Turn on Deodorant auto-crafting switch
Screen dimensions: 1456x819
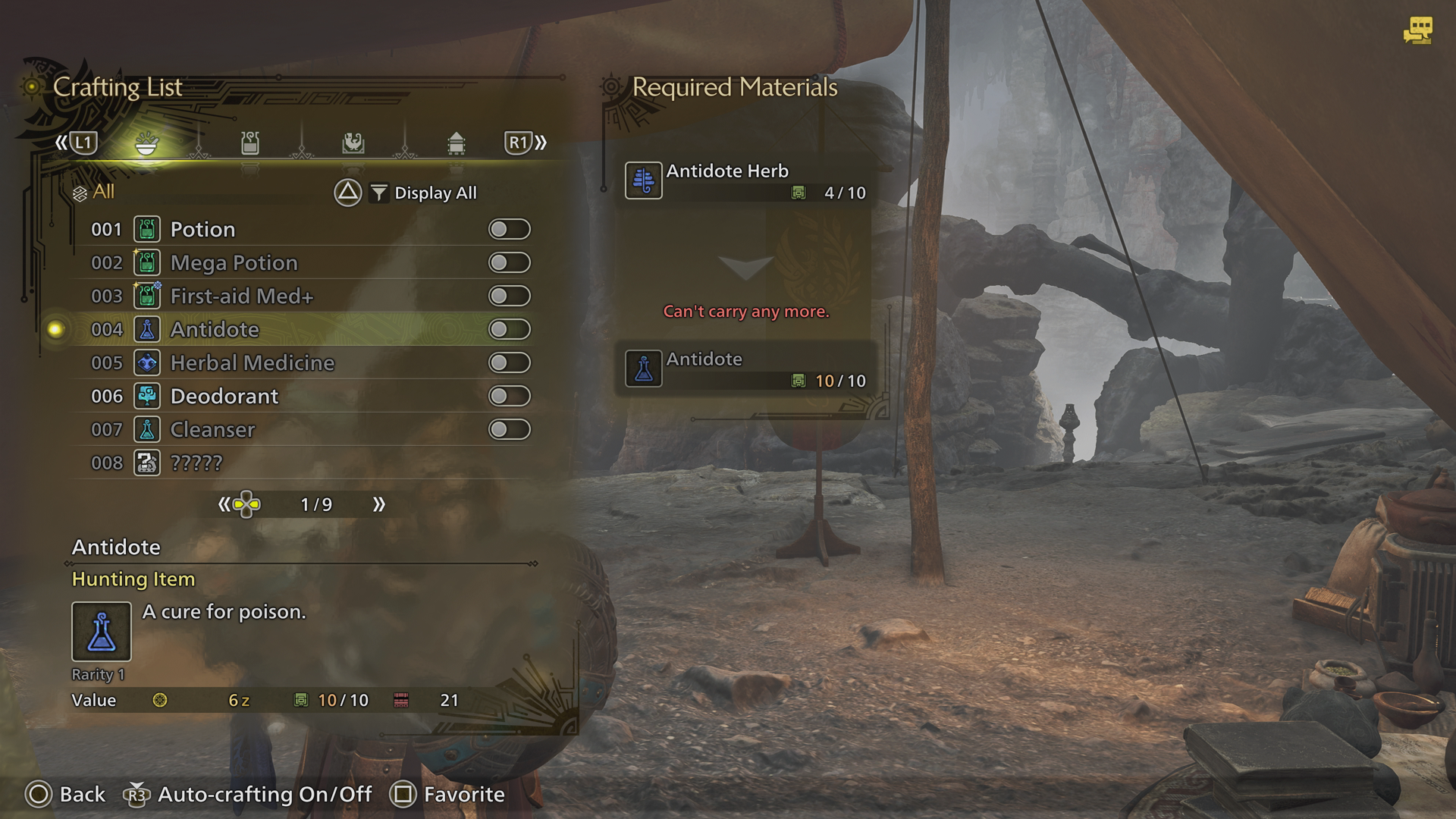(x=509, y=396)
